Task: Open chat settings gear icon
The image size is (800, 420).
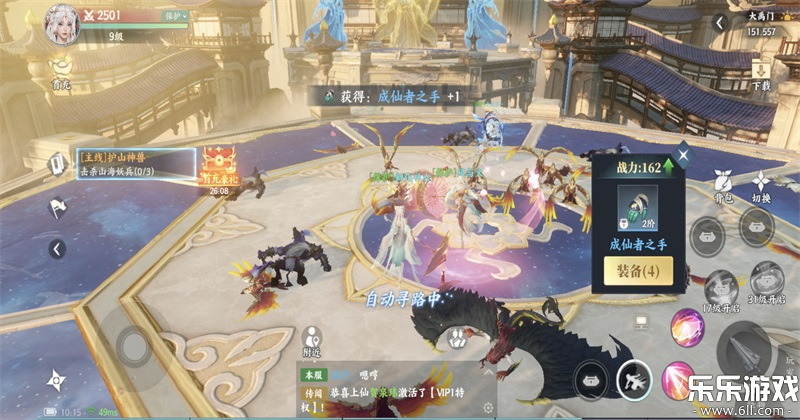Action: click(487, 408)
